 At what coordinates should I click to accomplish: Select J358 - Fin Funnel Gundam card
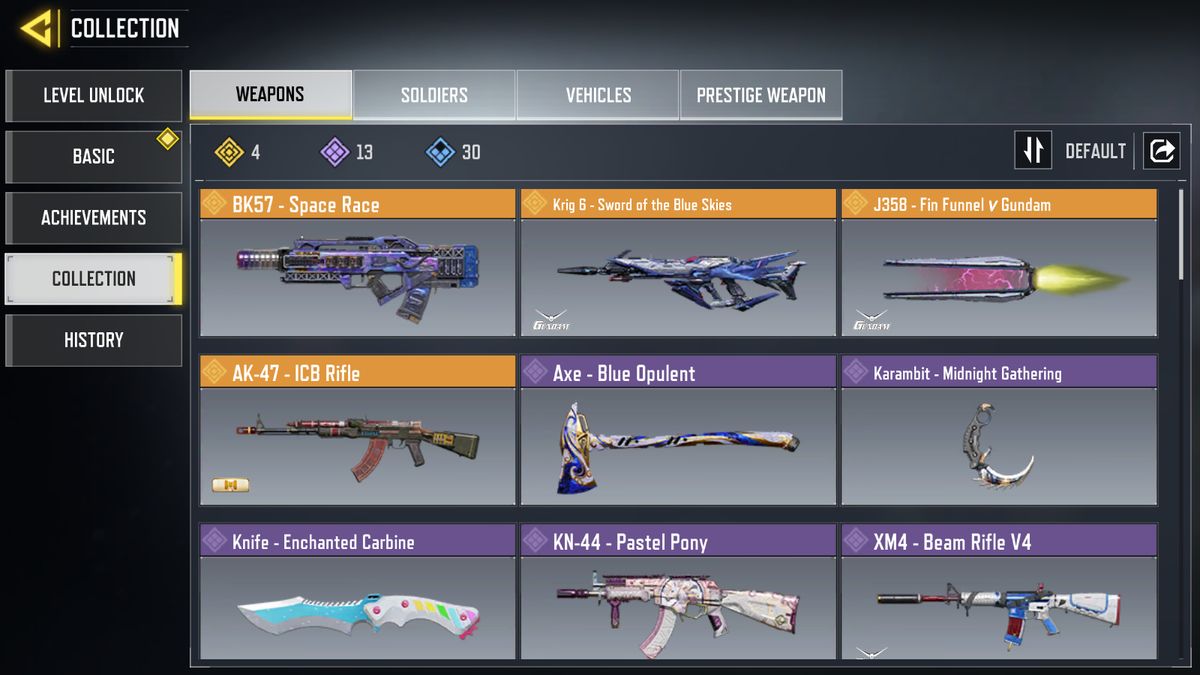pyautogui.click(x=998, y=264)
